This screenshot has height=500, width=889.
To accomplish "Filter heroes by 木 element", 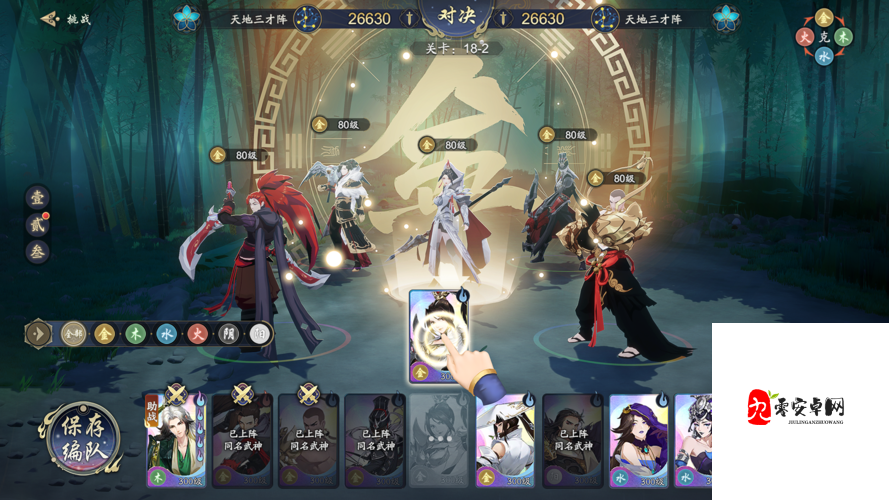I will coord(135,334).
